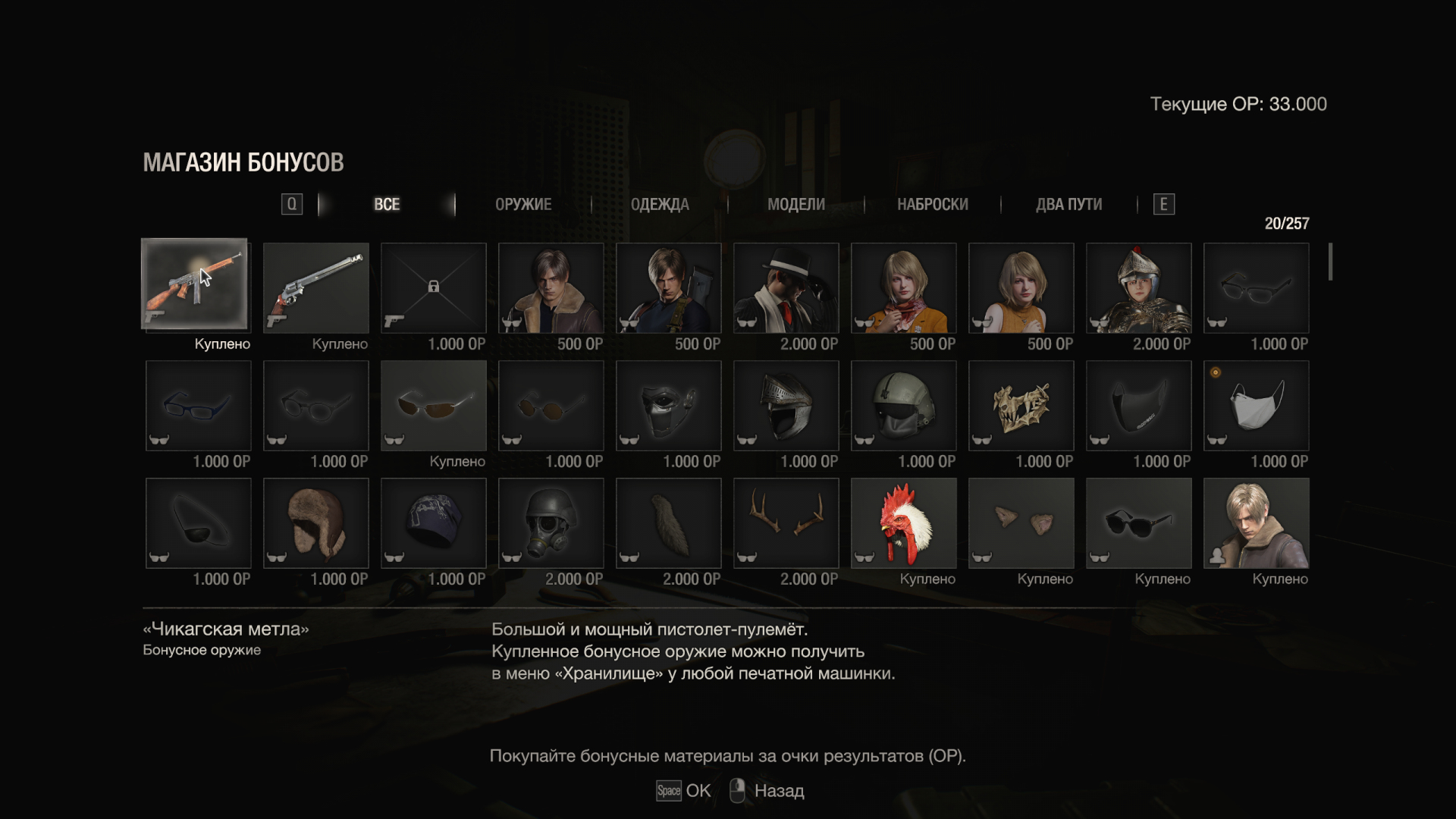The width and height of the screenshot is (1456, 819).
Task: Switch to the ВСЕ tab
Action: pos(387,205)
